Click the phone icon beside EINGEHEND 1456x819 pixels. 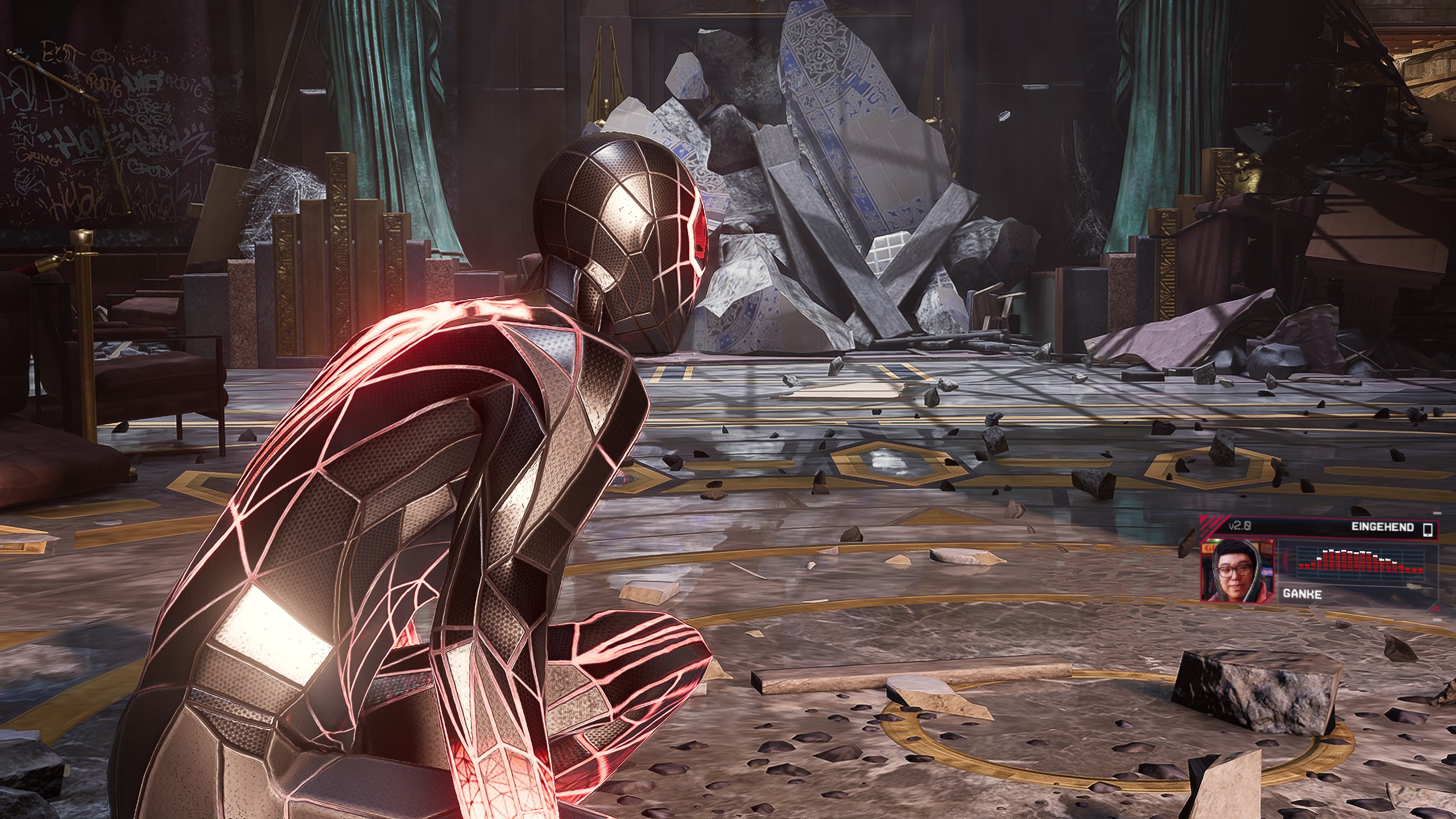pyautogui.click(x=1427, y=530)
